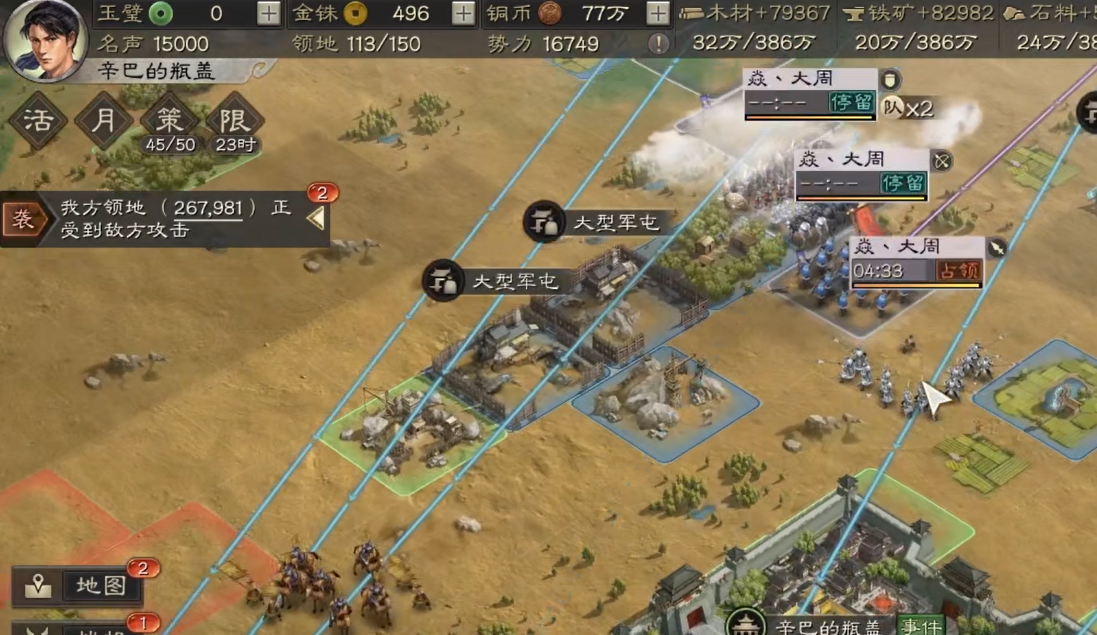Viewport: 1097px width, 635px height.
Task: Collapse the attack alert with arrow
Action: pos(316,217)
